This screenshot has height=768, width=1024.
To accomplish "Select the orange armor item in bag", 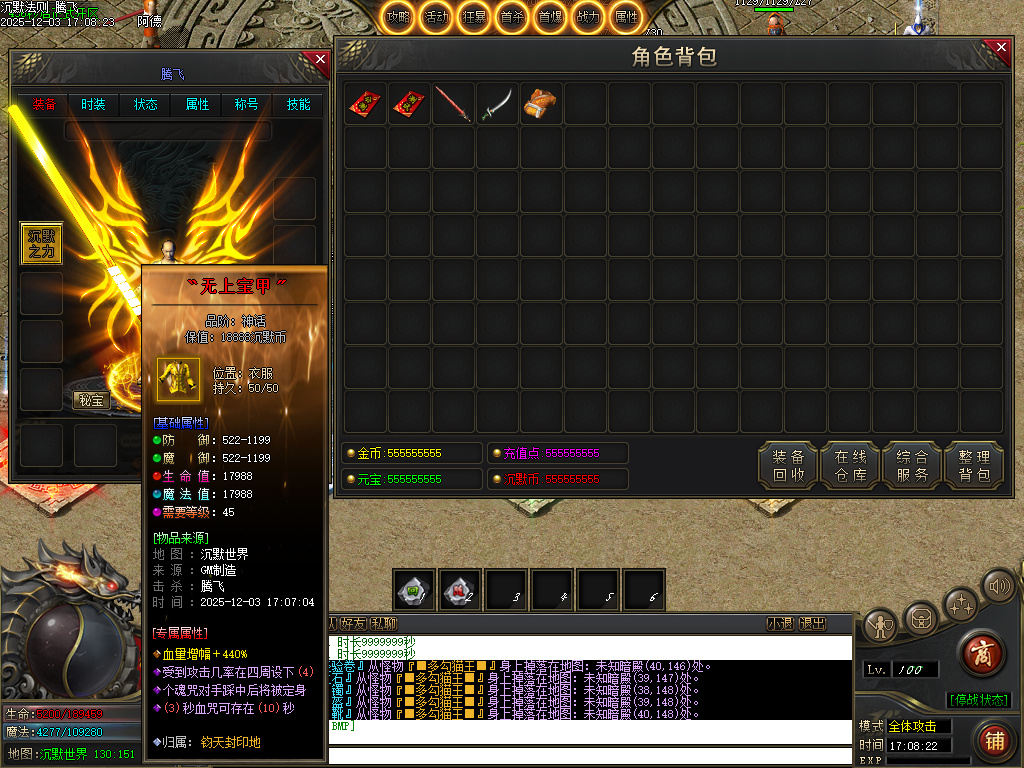I will click(540, 104).
